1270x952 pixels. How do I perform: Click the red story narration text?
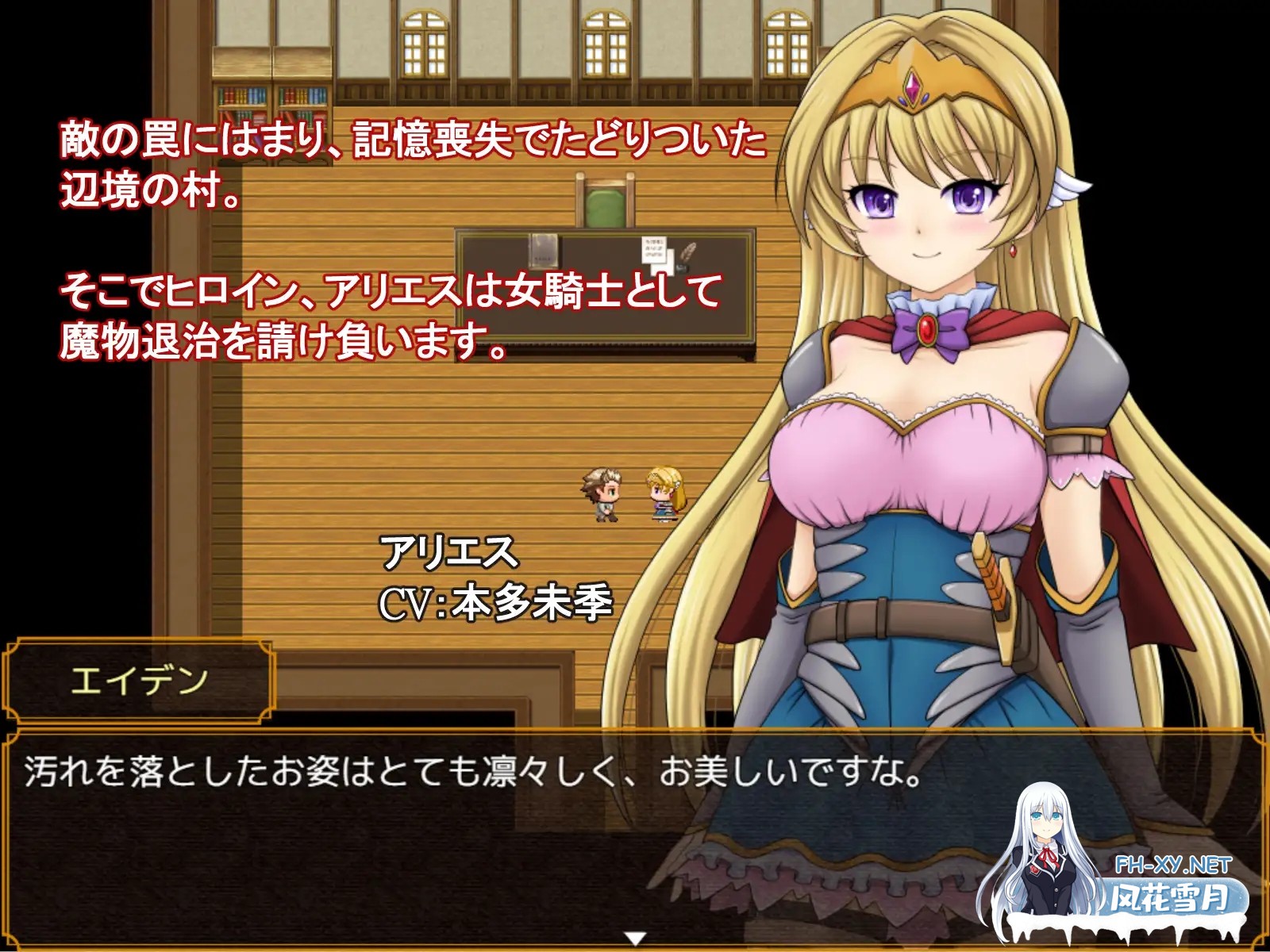397,238
